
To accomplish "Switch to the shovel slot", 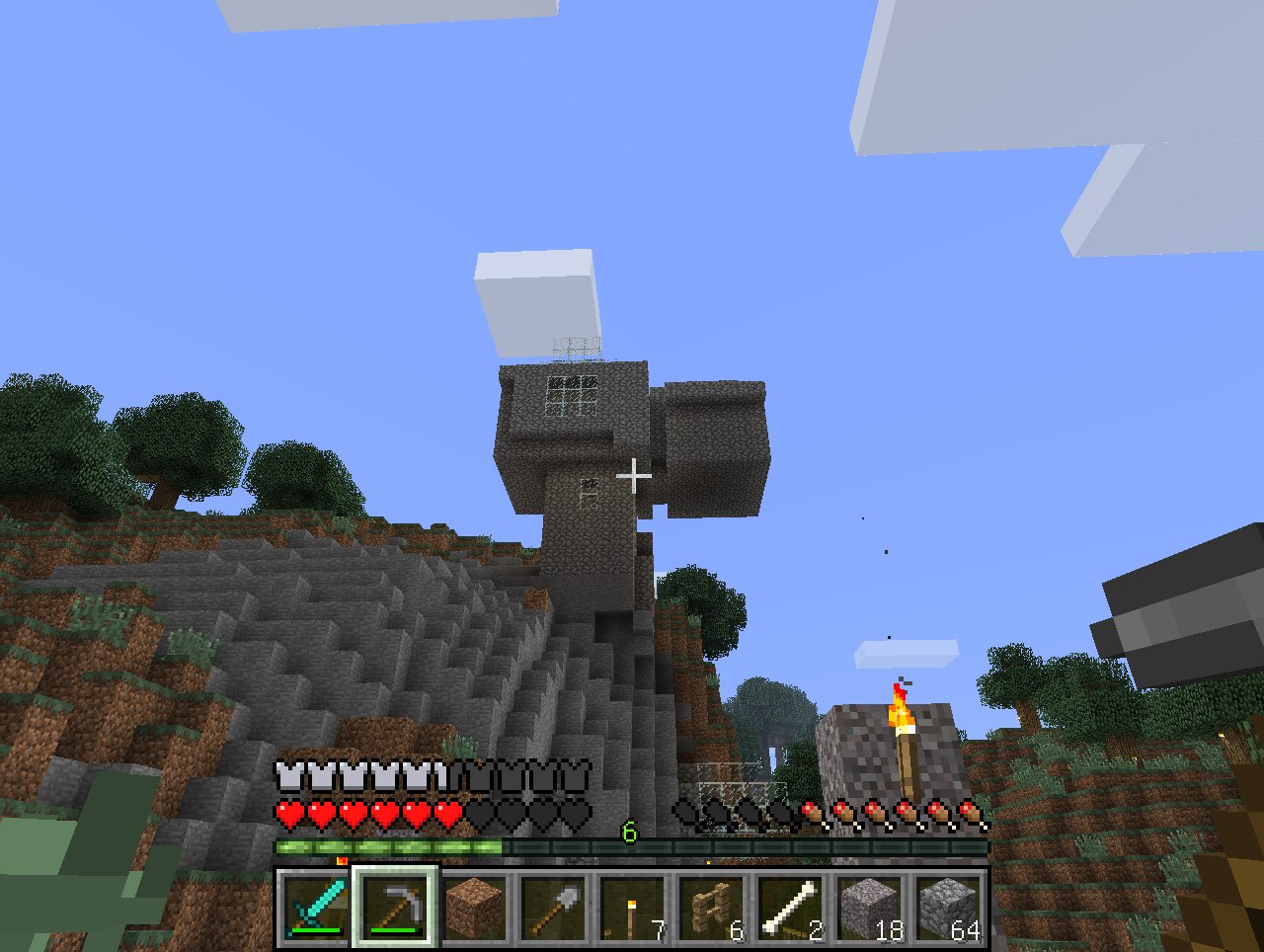I will click(553, 908).
